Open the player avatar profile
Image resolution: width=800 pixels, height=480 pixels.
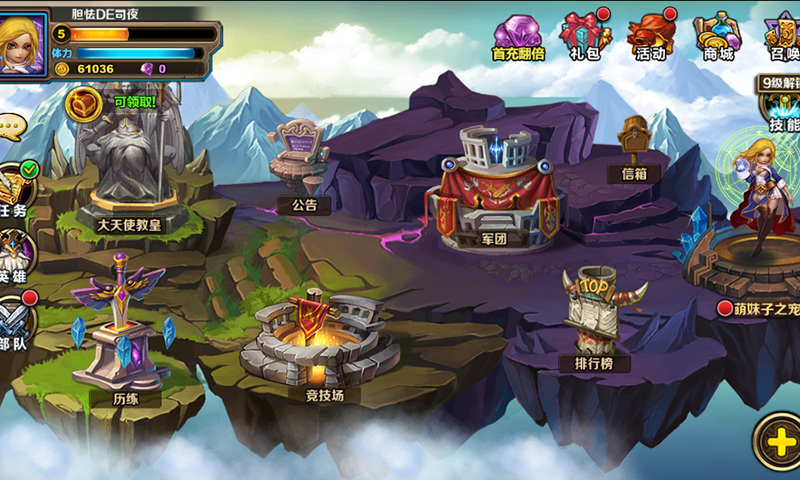24,42
